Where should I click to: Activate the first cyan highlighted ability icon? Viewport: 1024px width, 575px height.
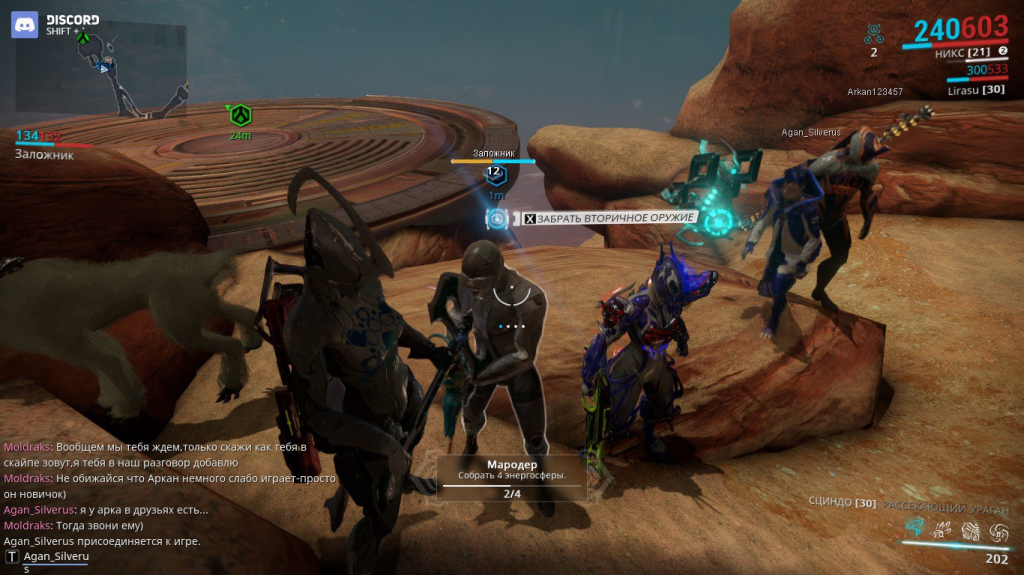(x=914, y=528)
